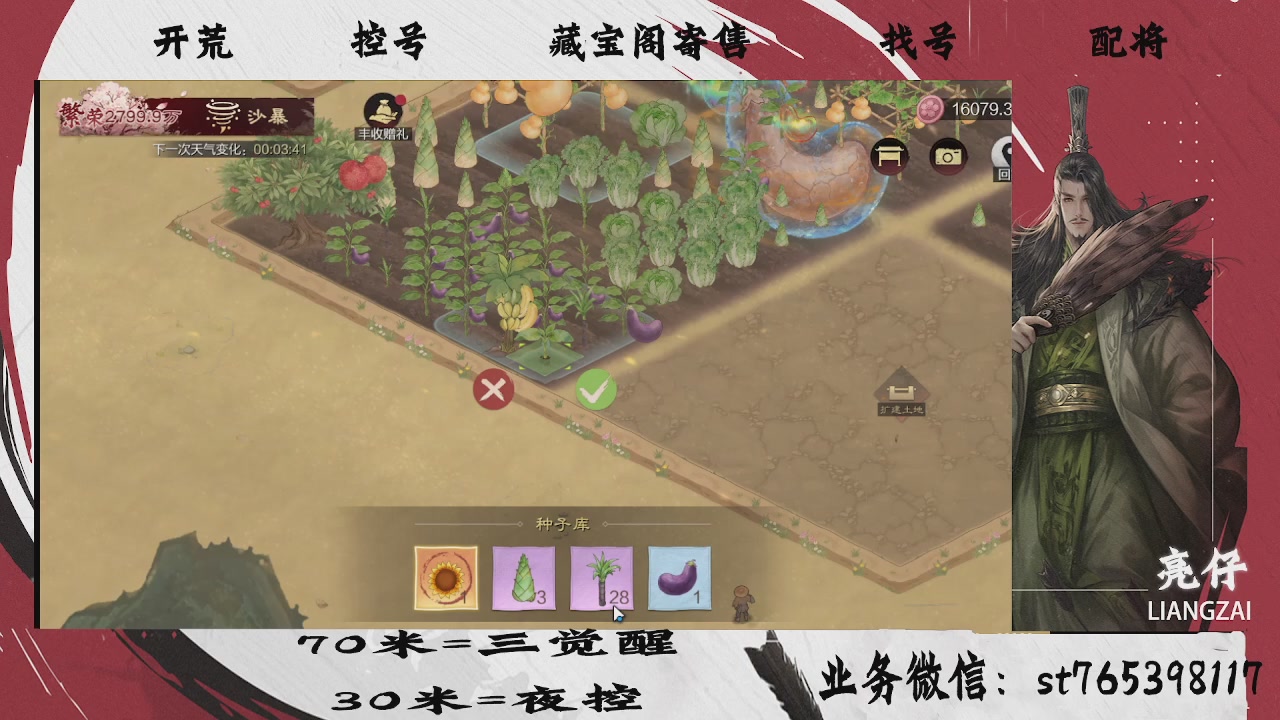Click the prosperity 繁荣 progress banner
Screen dimensions: 1280x720
[120, 113]
